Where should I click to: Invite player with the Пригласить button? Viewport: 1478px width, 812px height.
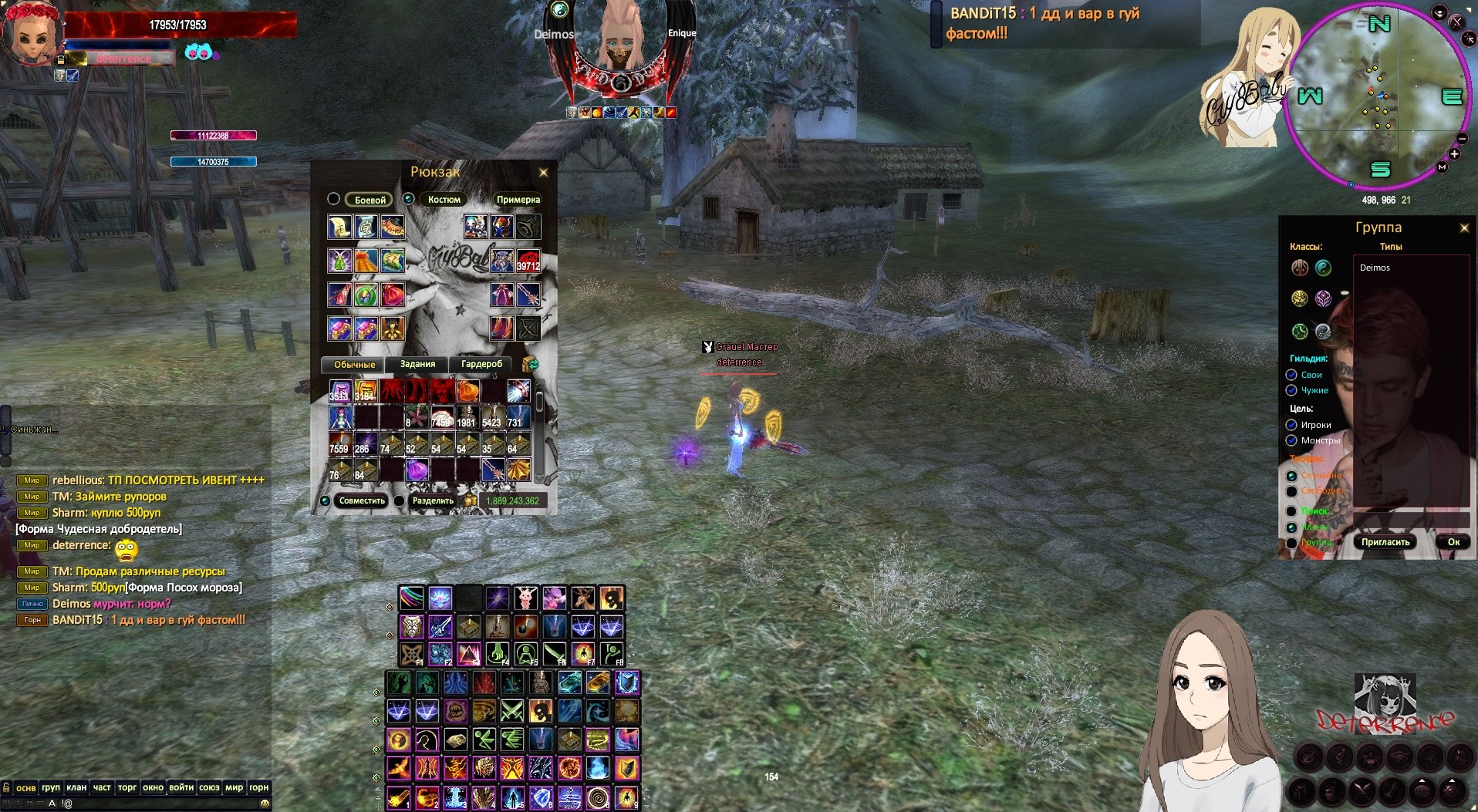[1385, 542]
